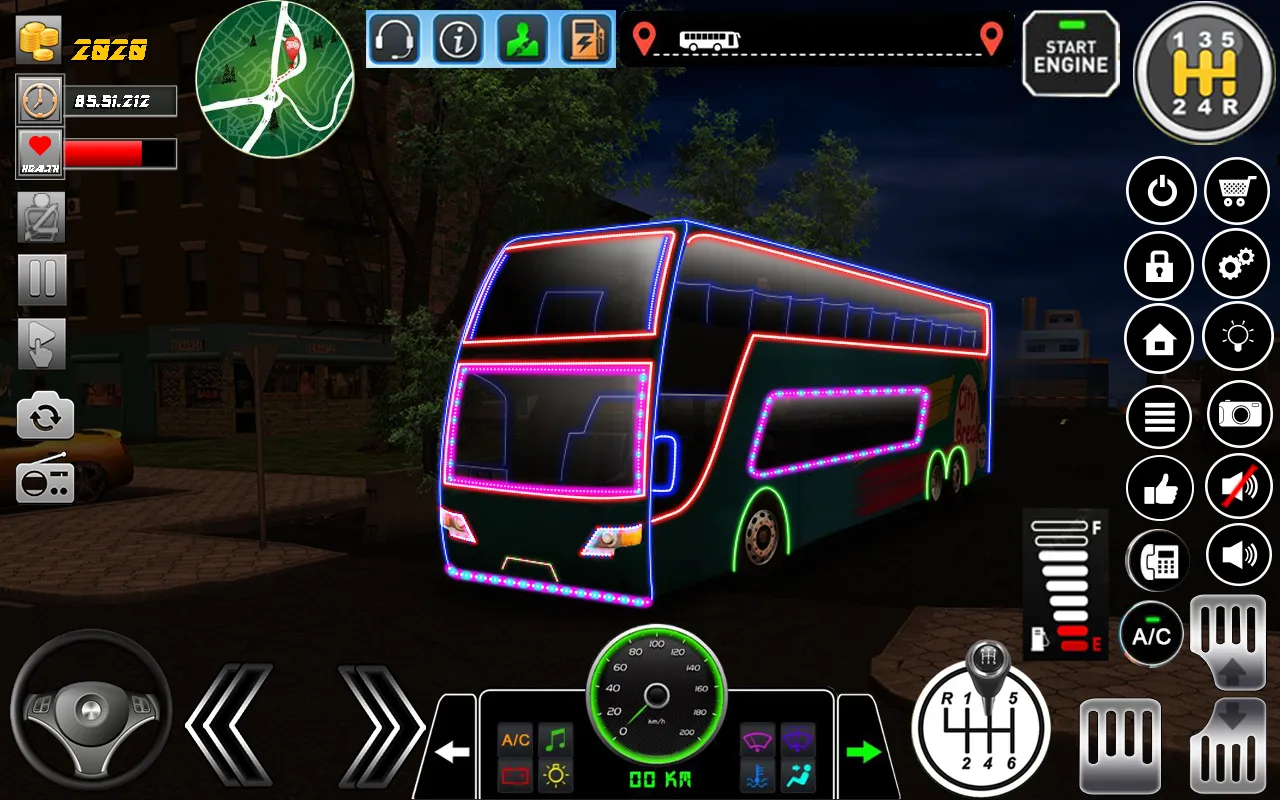Steer left with the left chevron arrow
Image resolution: width=1280 pixels, height=800 pixels.
coord(228,715)
